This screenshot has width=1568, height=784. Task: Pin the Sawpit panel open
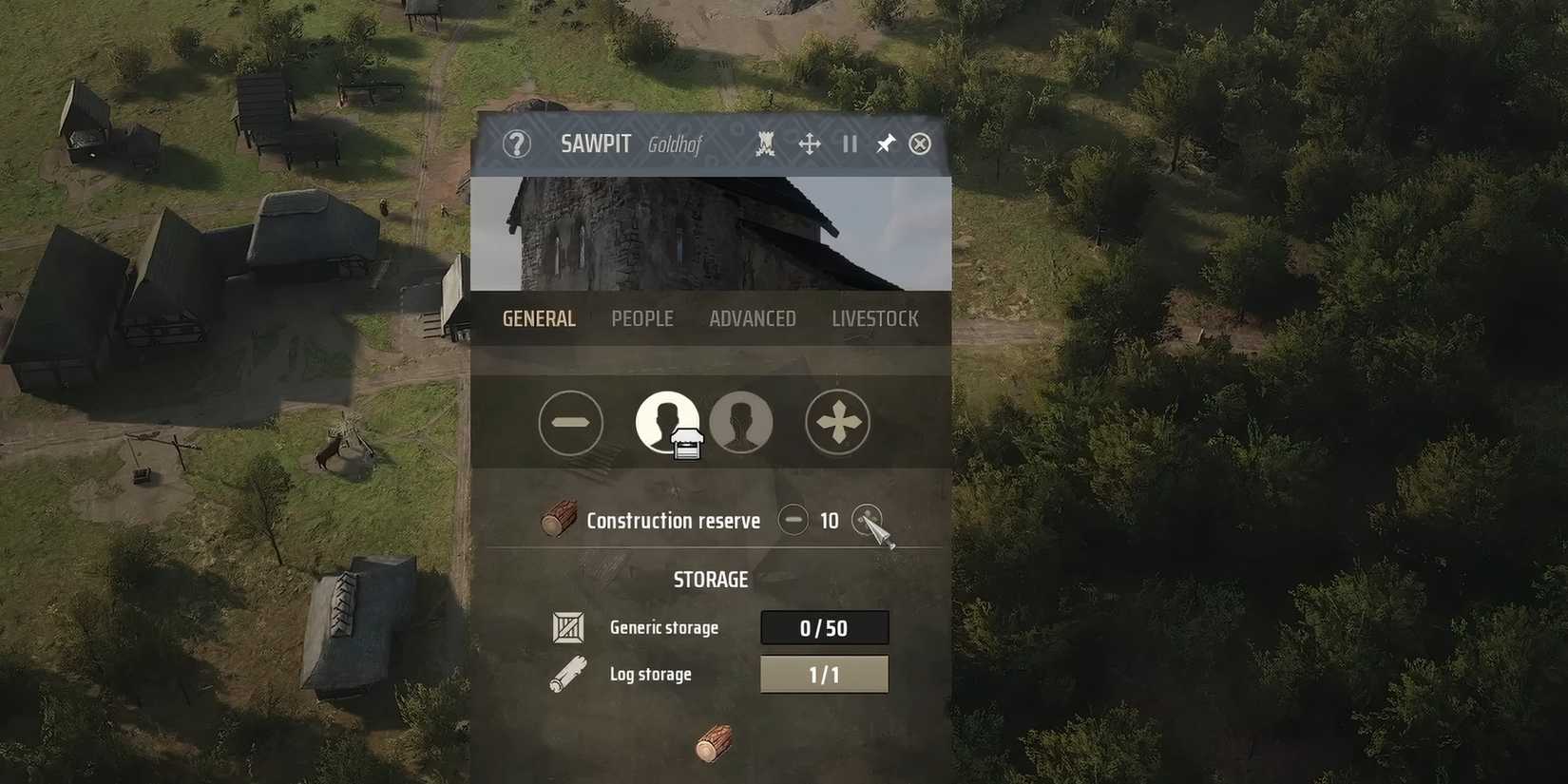(x=885, y=143)
